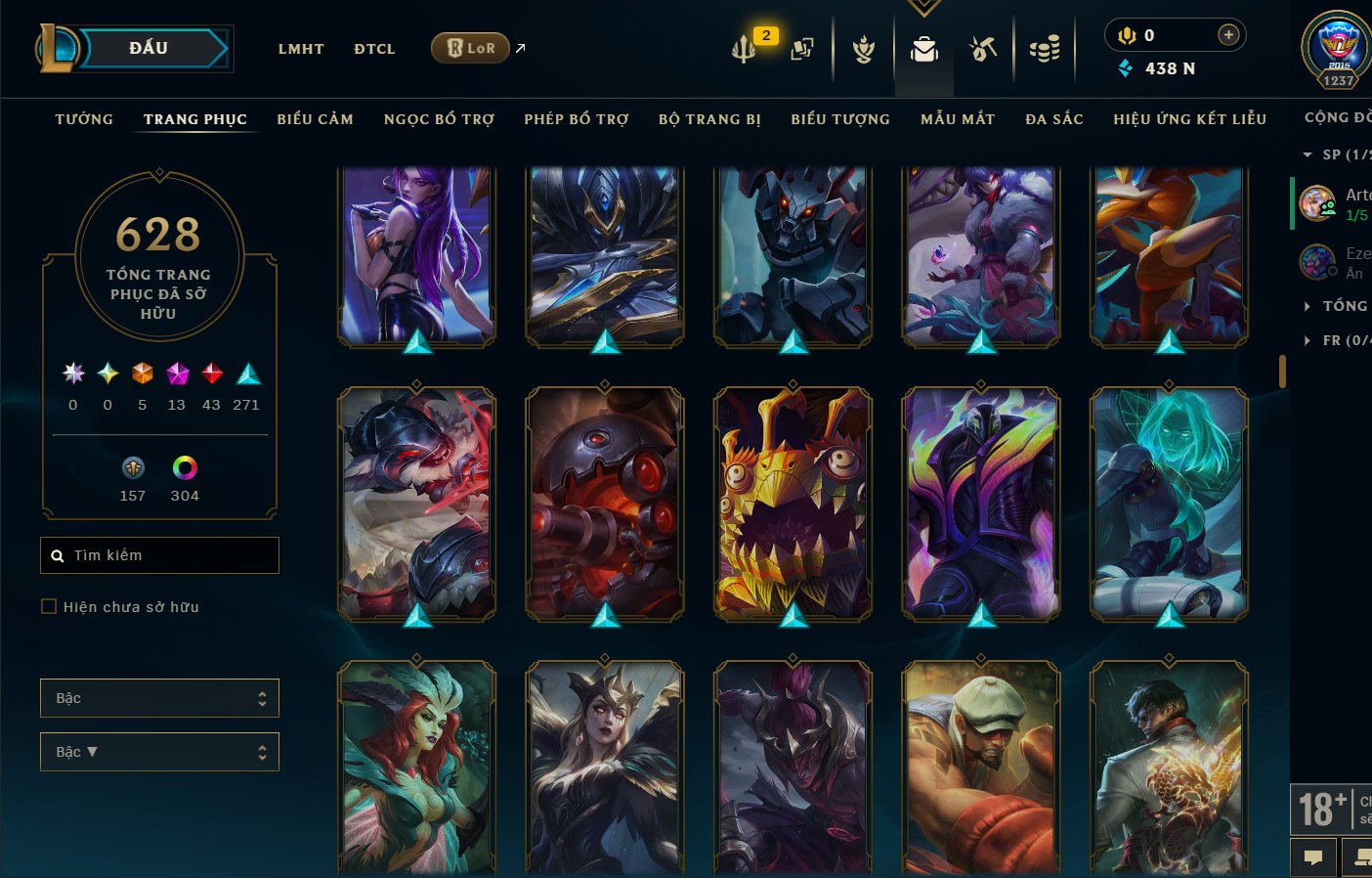Switch to the ĐTCL section

coord(374,49)
